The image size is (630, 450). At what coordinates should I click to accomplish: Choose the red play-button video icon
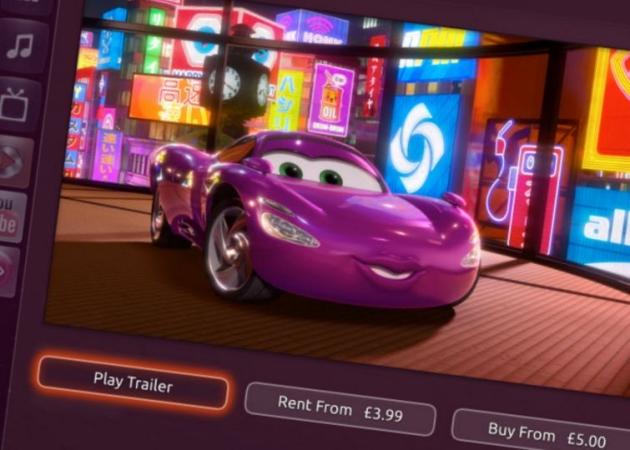coord(14,160)
